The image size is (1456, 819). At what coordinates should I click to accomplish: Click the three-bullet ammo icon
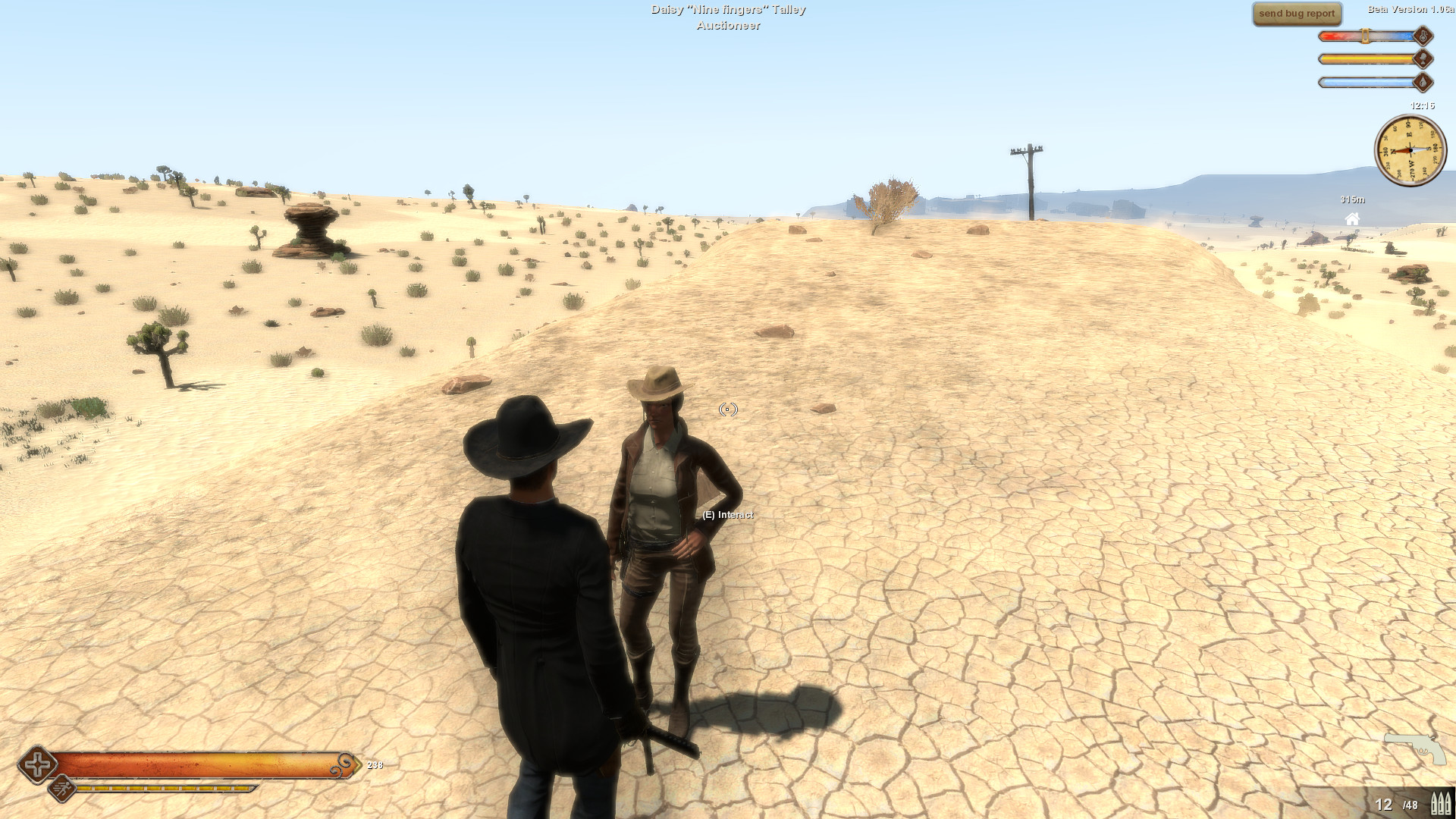[x=1439, y=802]
